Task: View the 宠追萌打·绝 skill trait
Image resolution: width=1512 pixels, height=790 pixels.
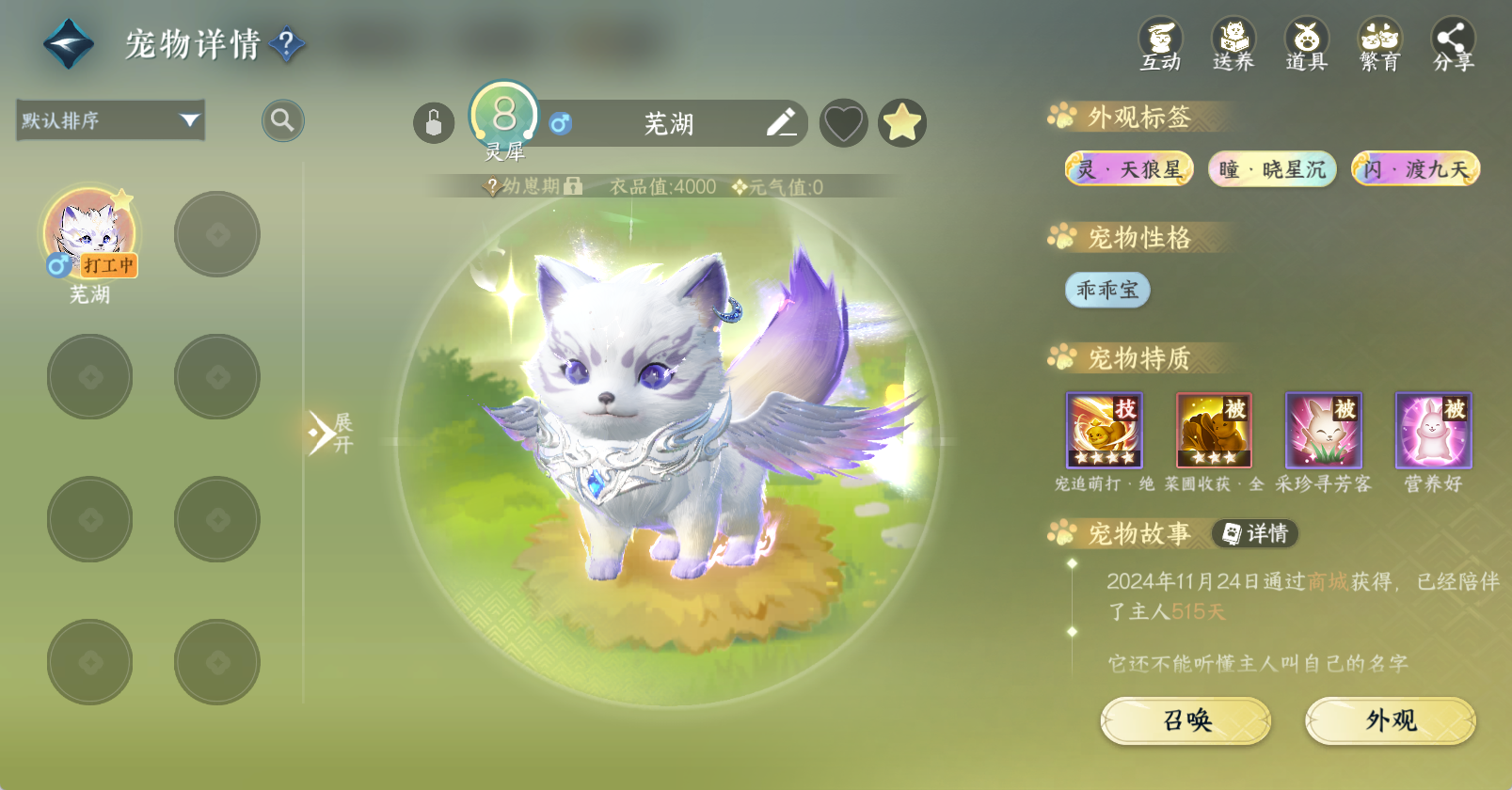Action: pyautogui.click(x=1104, y=431)
